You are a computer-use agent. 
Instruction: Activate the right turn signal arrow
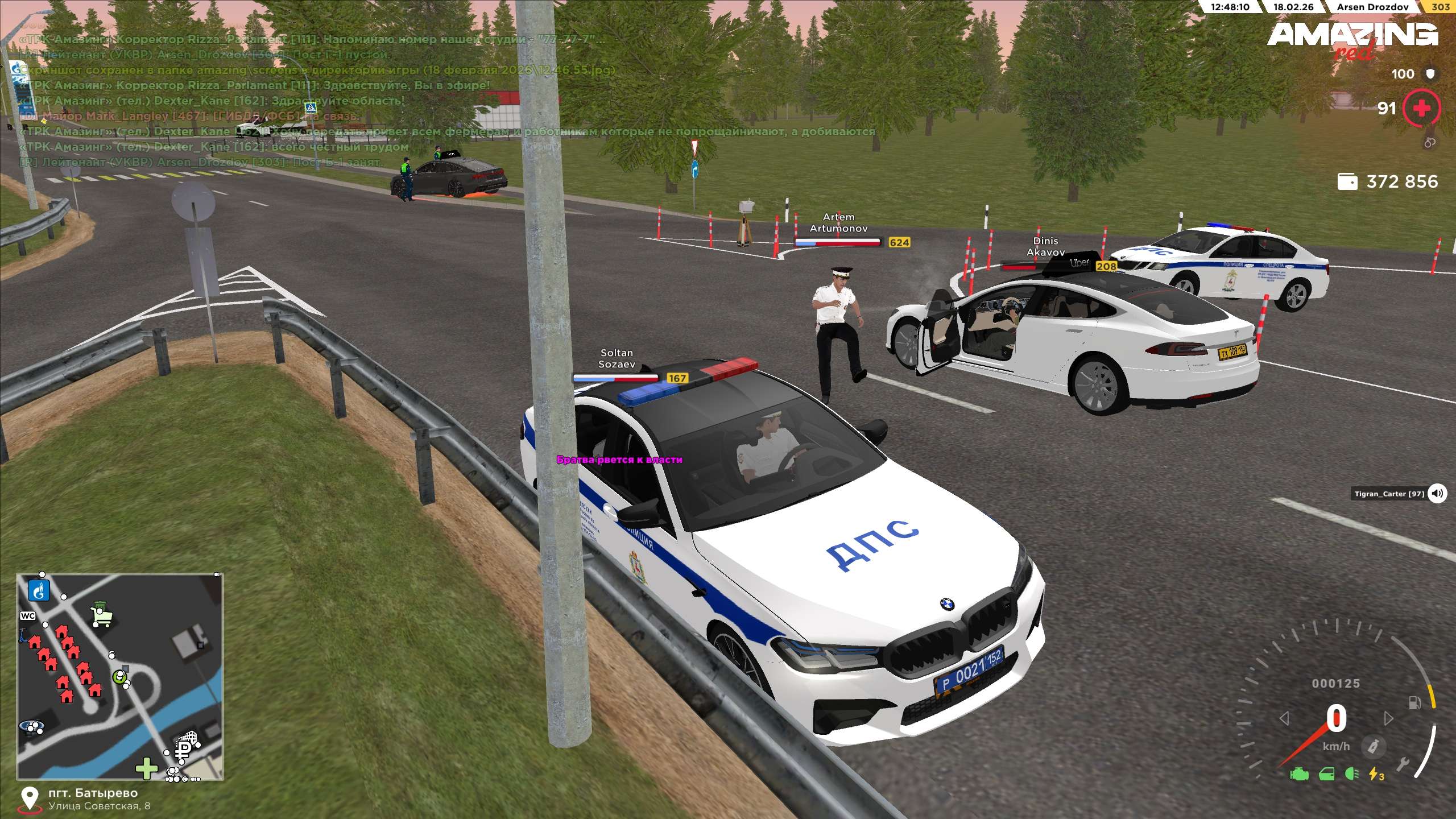click(1388, 719)
